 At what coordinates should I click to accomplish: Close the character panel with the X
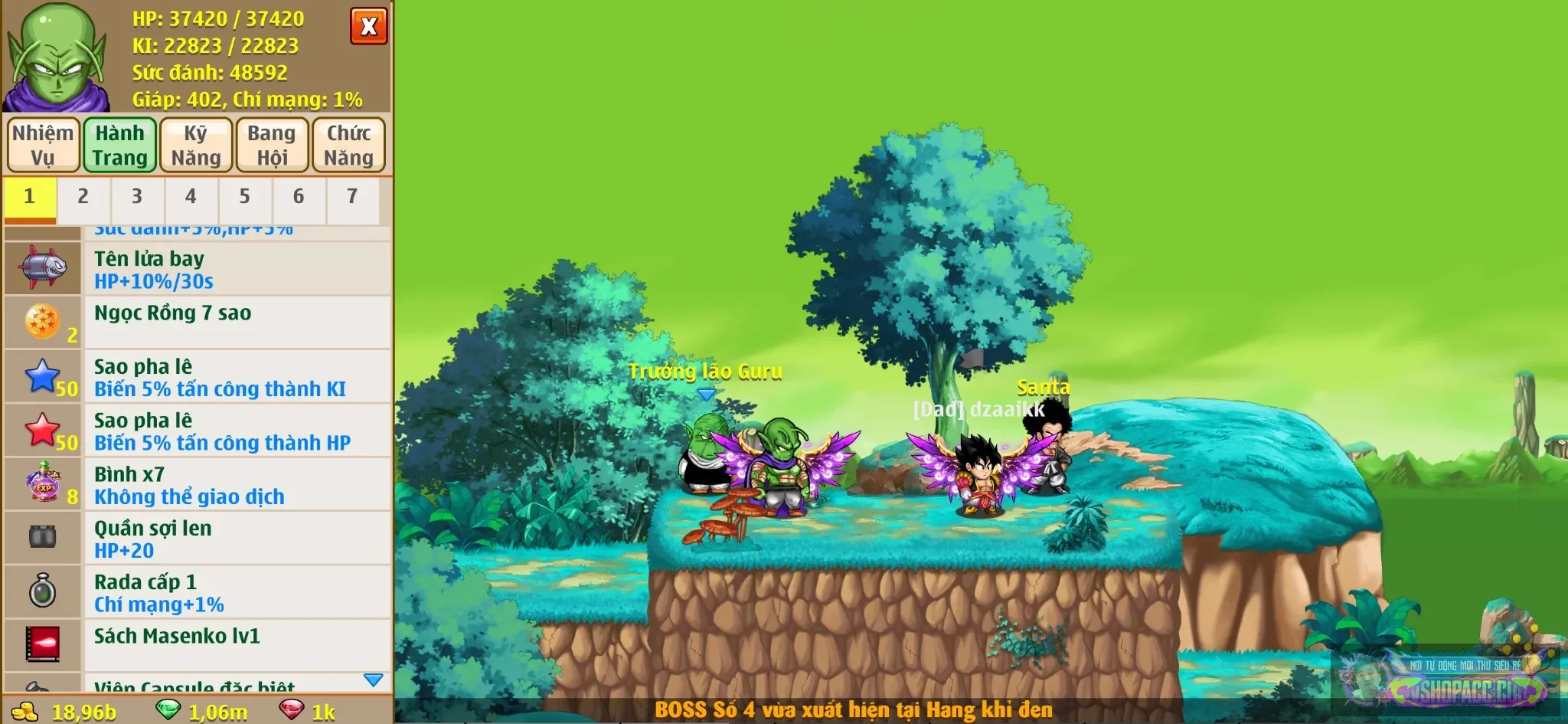368,27
